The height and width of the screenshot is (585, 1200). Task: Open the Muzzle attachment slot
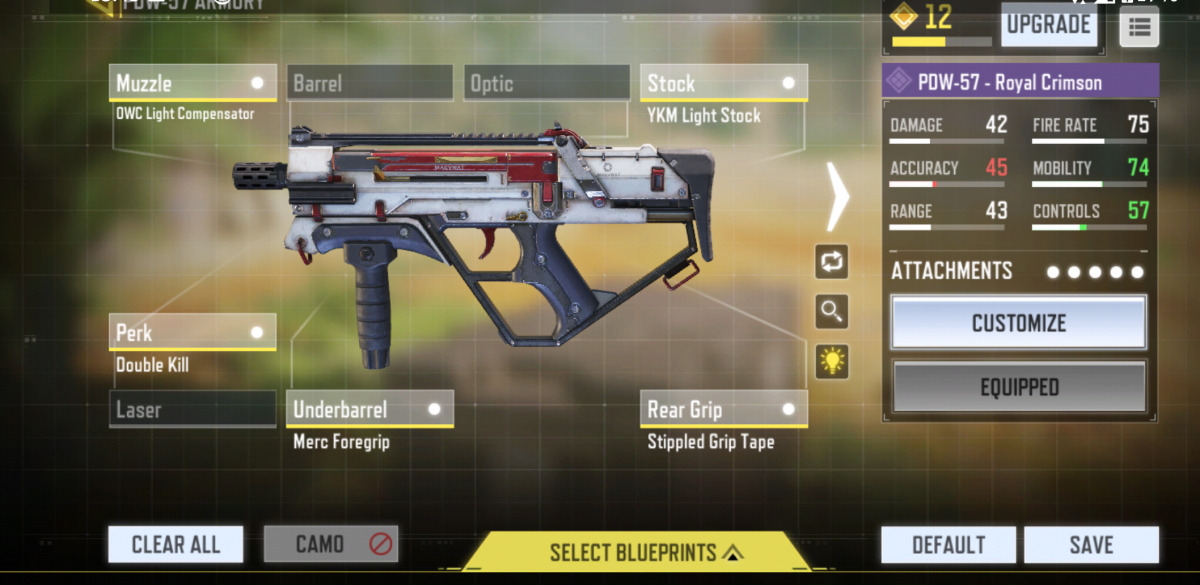192,83
